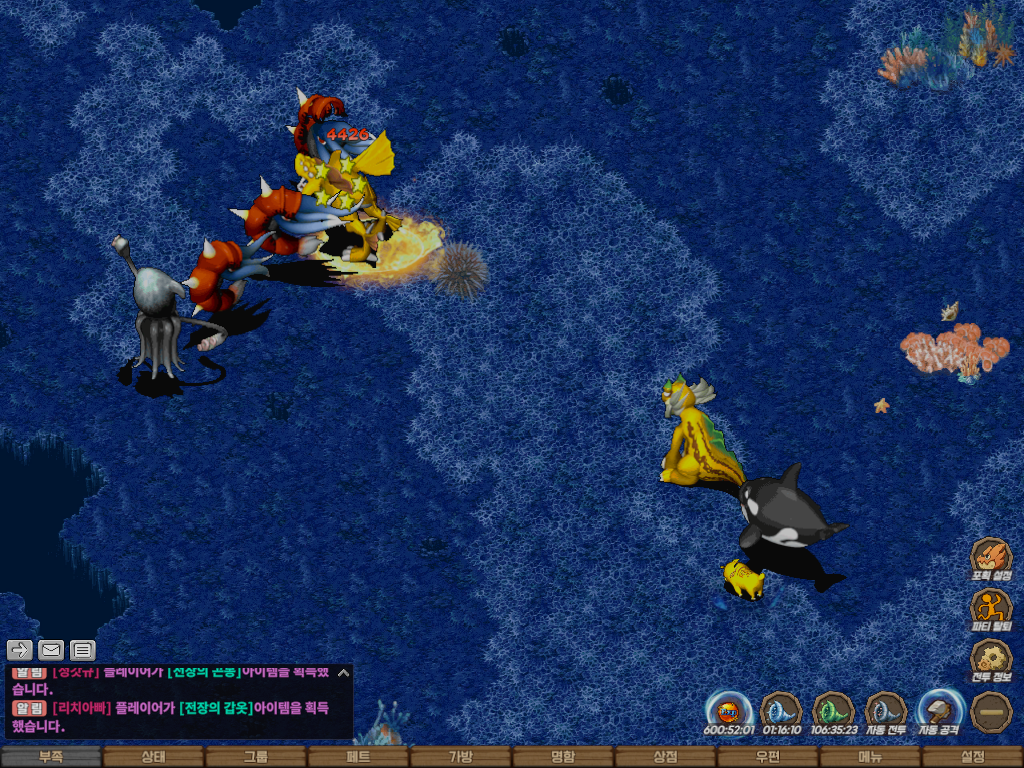Open the 그룹 (group) menu
The image size is (1024, 768).
coord(256,757)
